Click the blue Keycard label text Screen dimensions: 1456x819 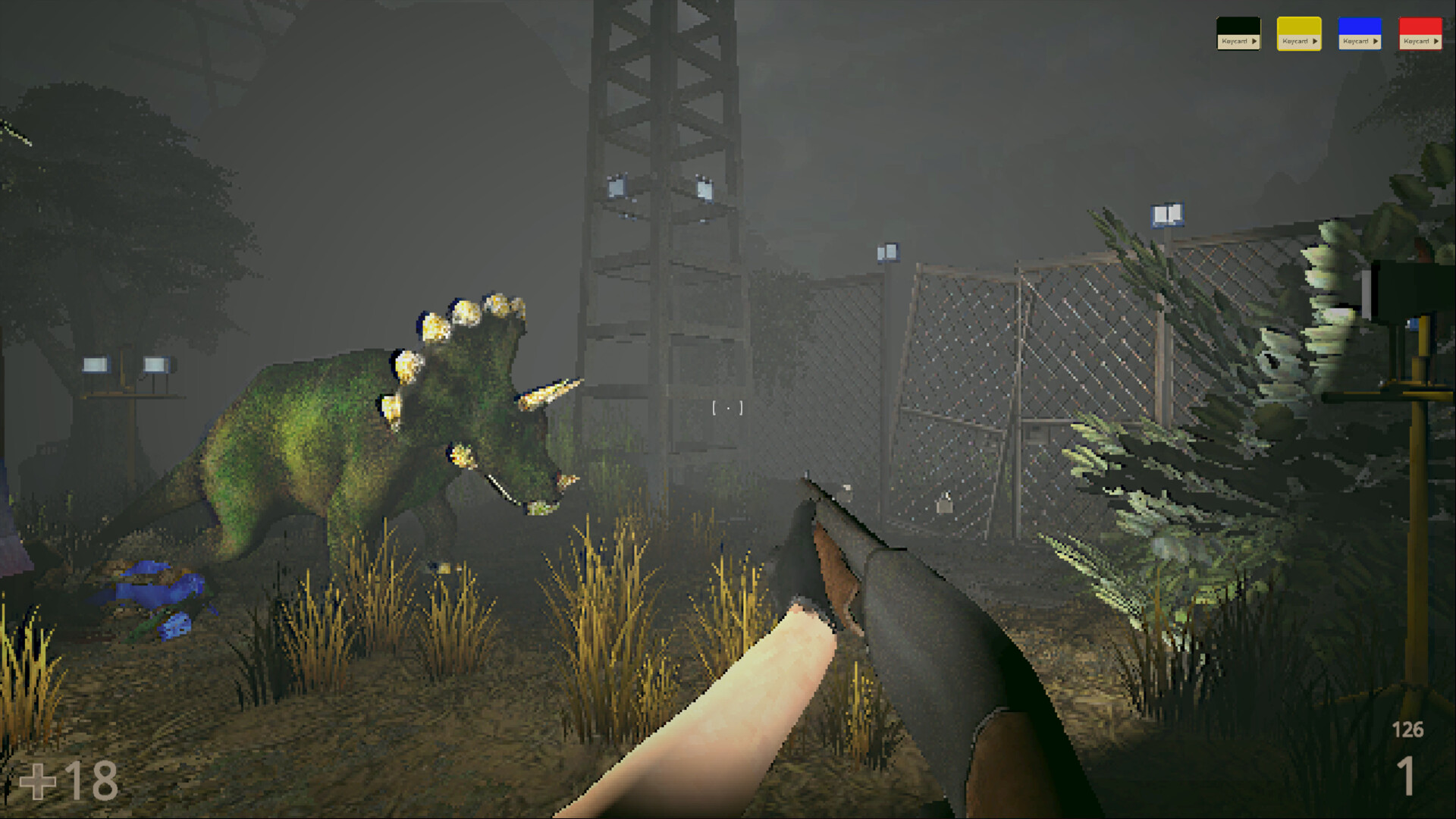pos(1356,41)
